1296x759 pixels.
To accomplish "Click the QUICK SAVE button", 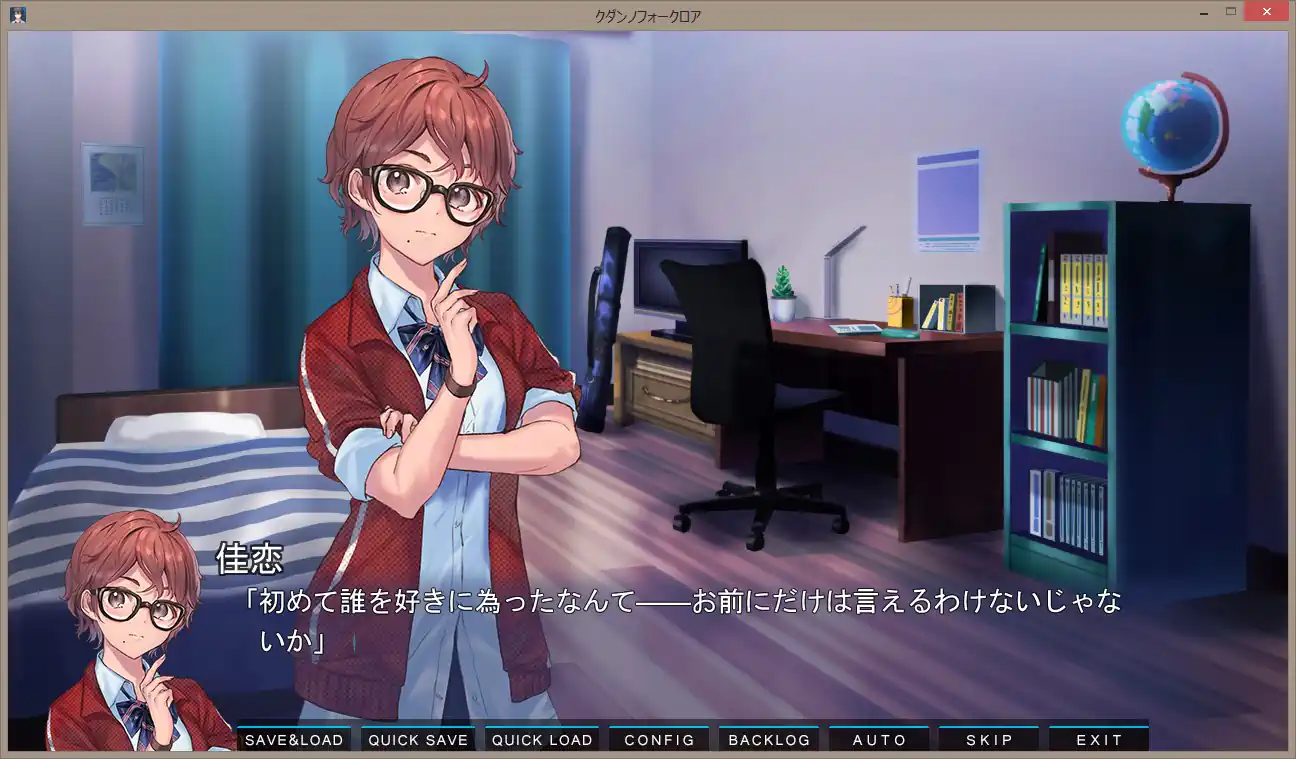I will (x=418, y=740).
